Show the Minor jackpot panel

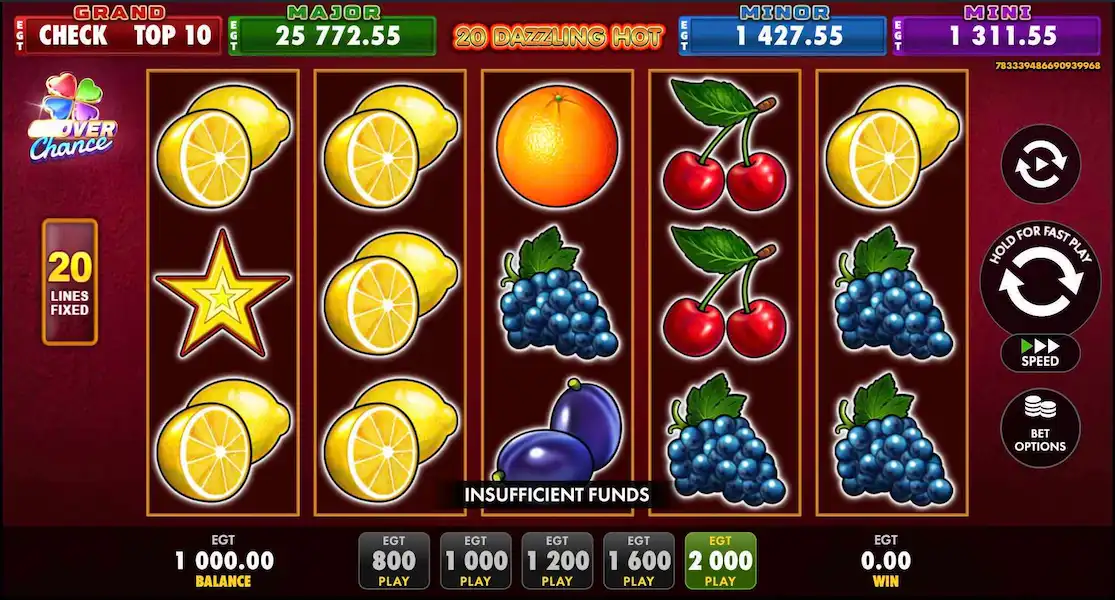[783, 35]
